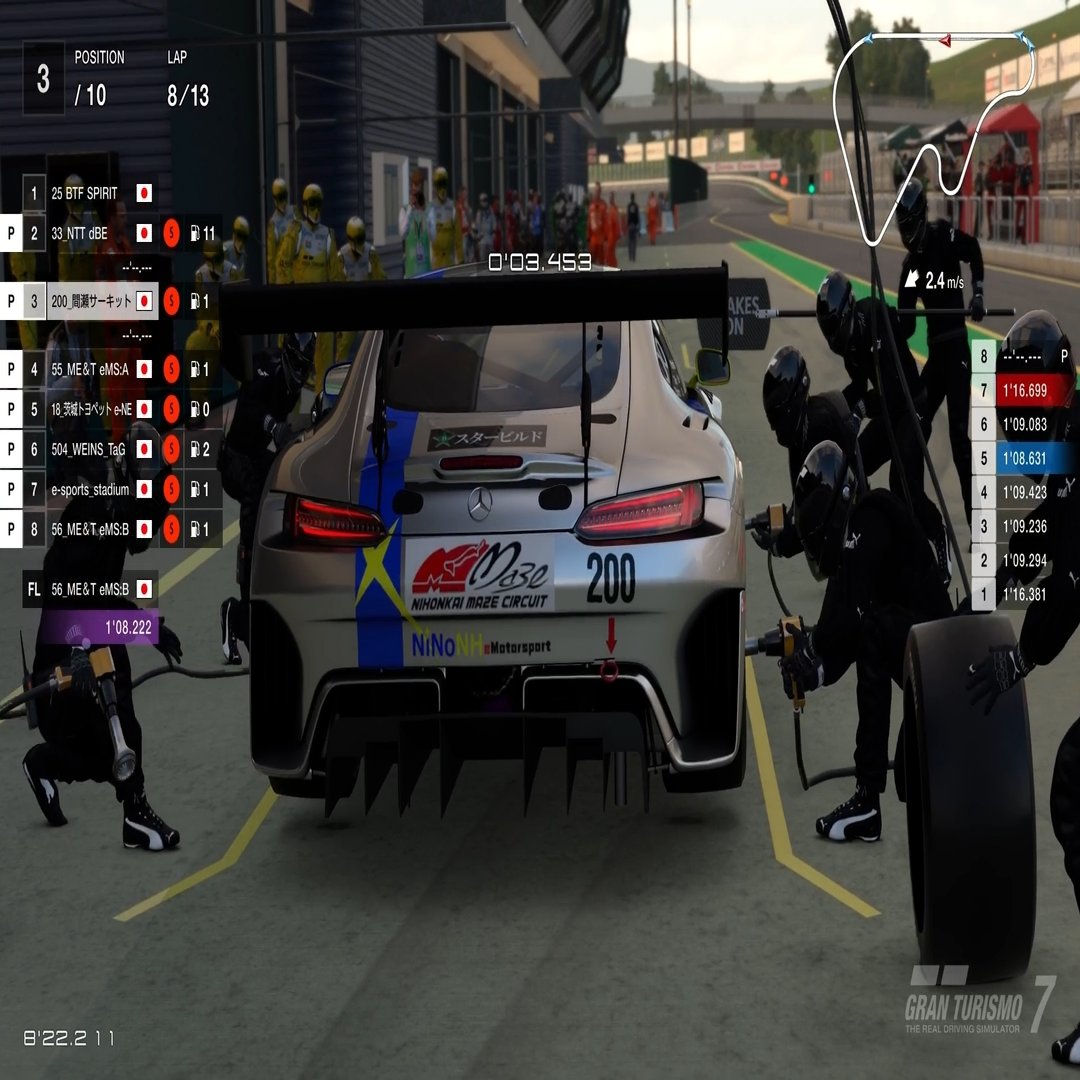Choose the 200_間瀬サーキット leaderboard entry
Image resolution: width=1080 pixels, height=1080 pixels.
90,300
